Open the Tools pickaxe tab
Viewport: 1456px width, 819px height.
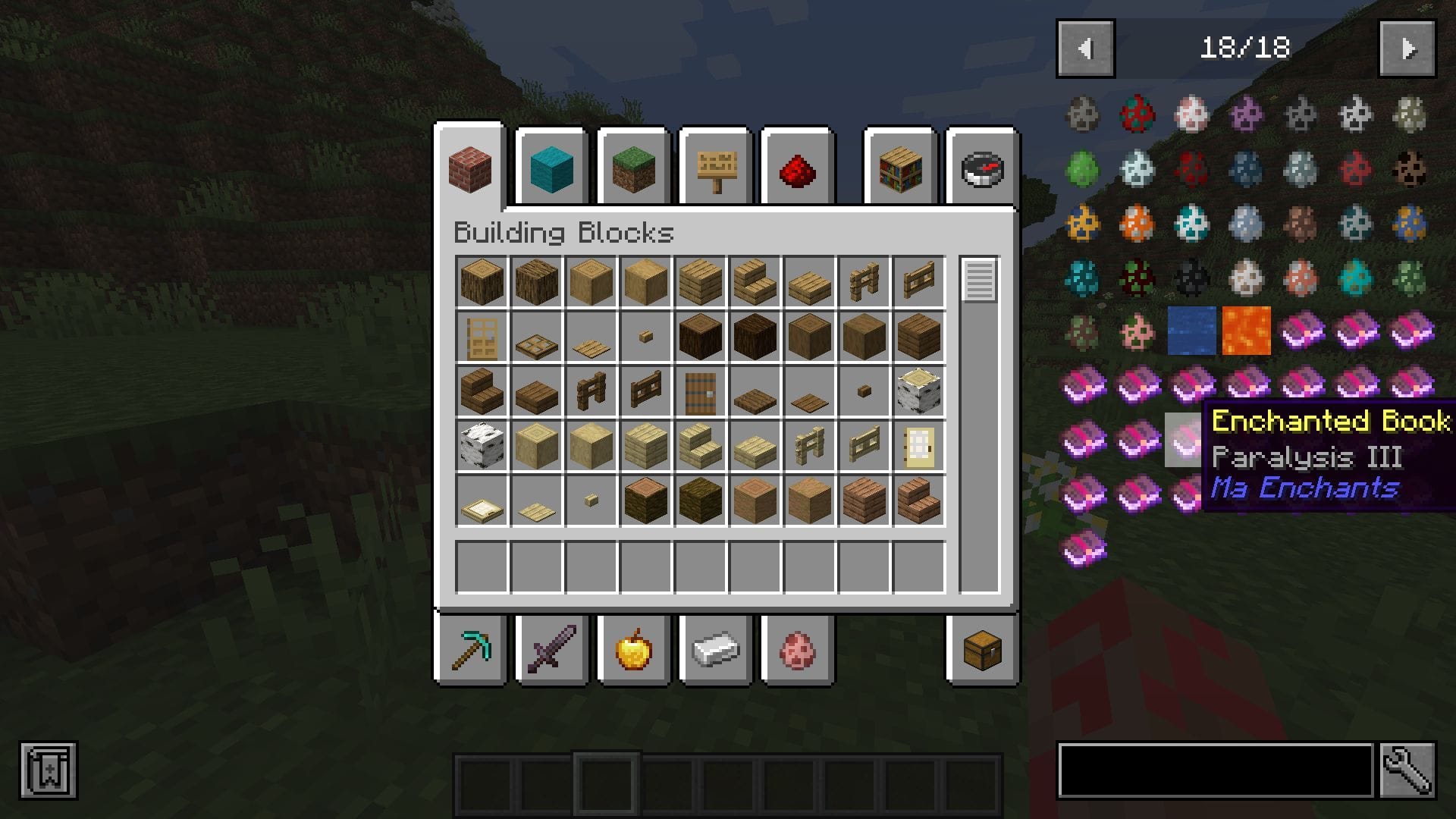tap(469, 650)
